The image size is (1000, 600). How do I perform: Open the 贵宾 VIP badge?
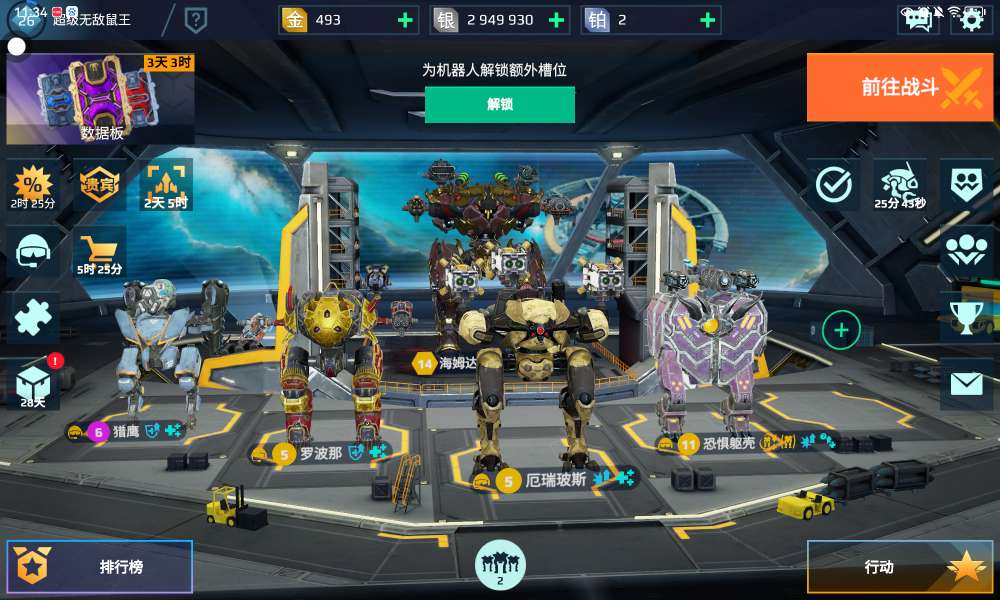[x=100, y=184]
